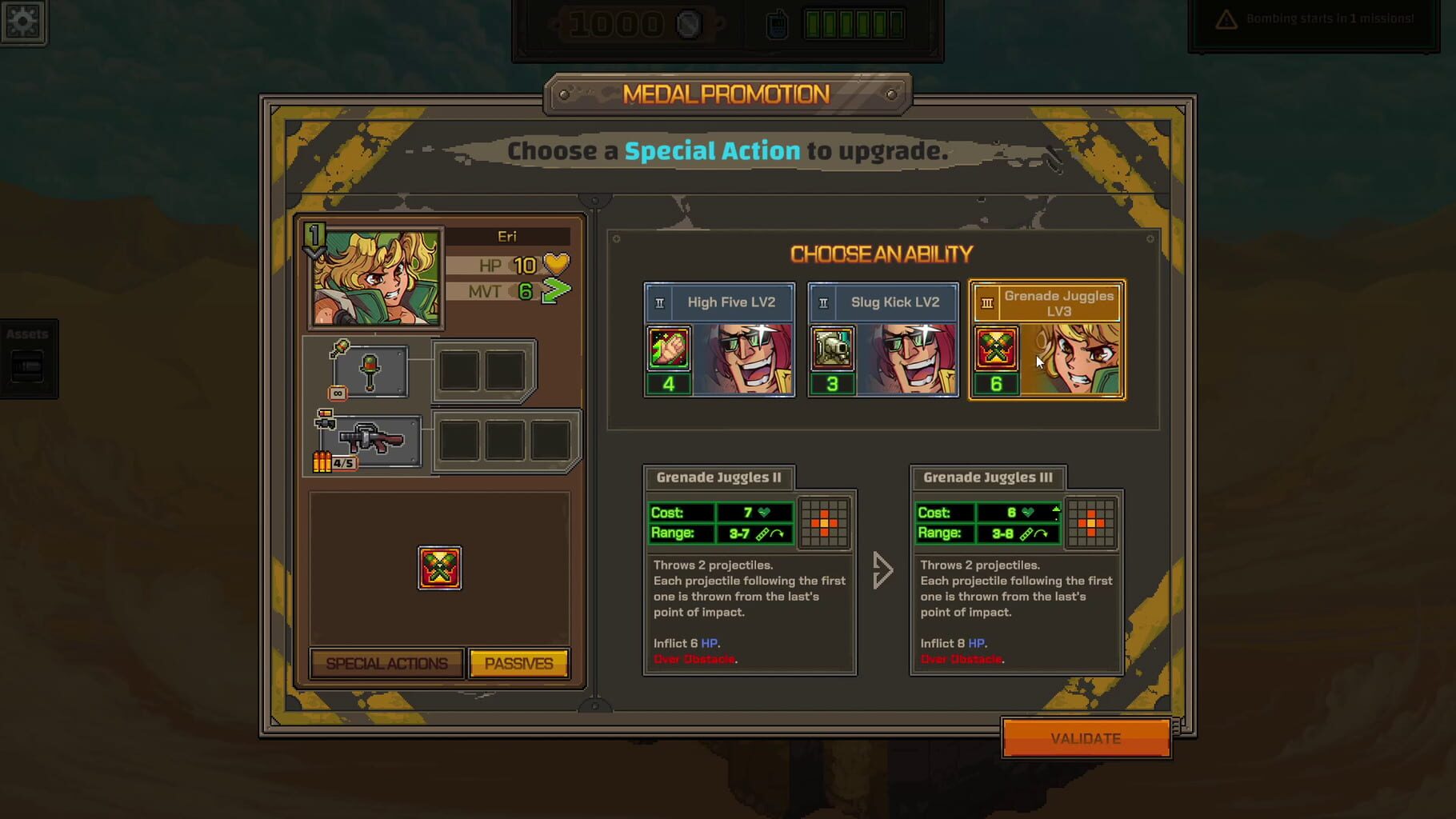Screen dimensions: 1456x819
Task: Click the warning triangle on the bombing alert
Action: tap(1226, 16)
